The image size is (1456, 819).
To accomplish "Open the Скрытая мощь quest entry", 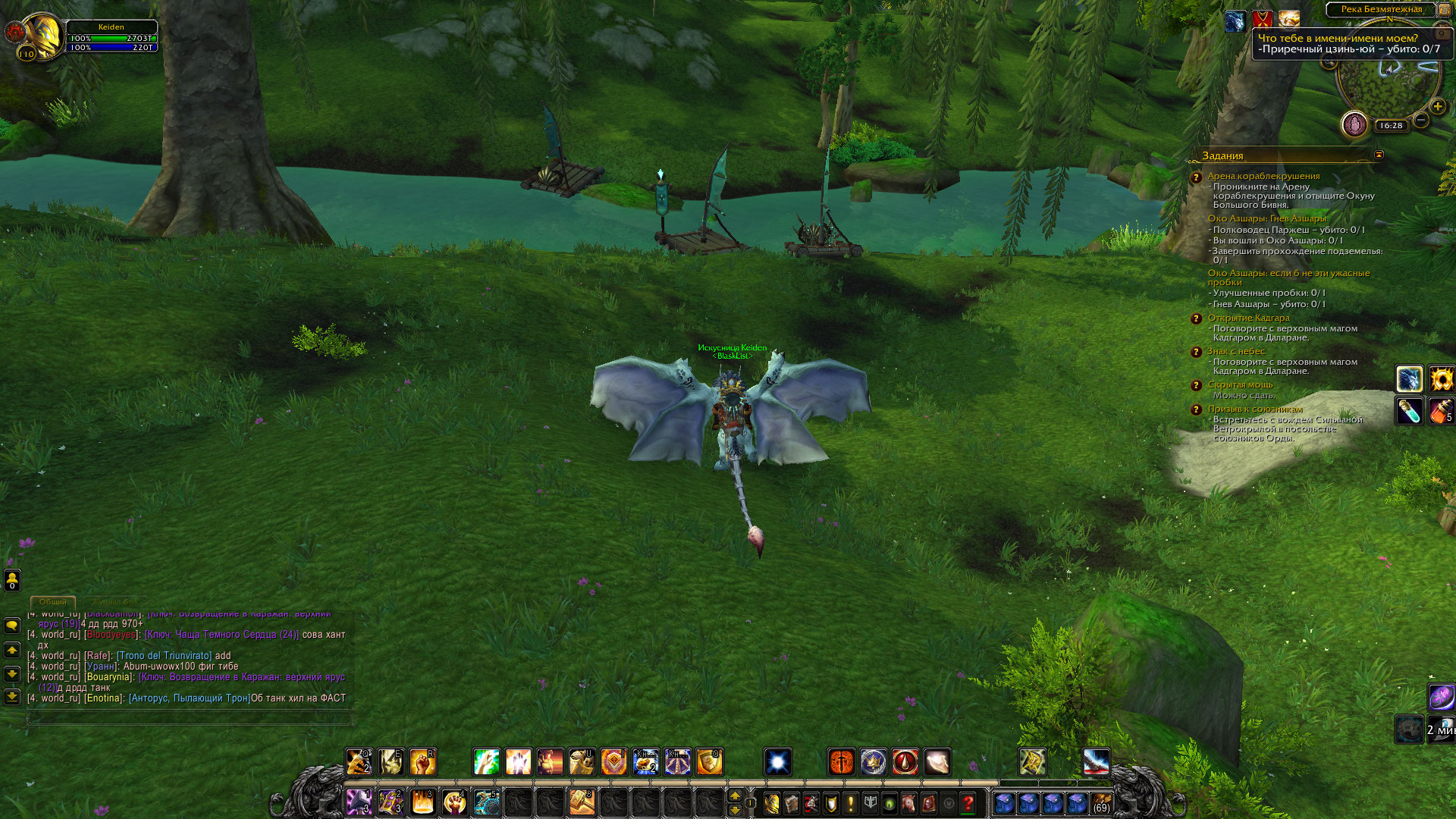I will (1240, 384).
